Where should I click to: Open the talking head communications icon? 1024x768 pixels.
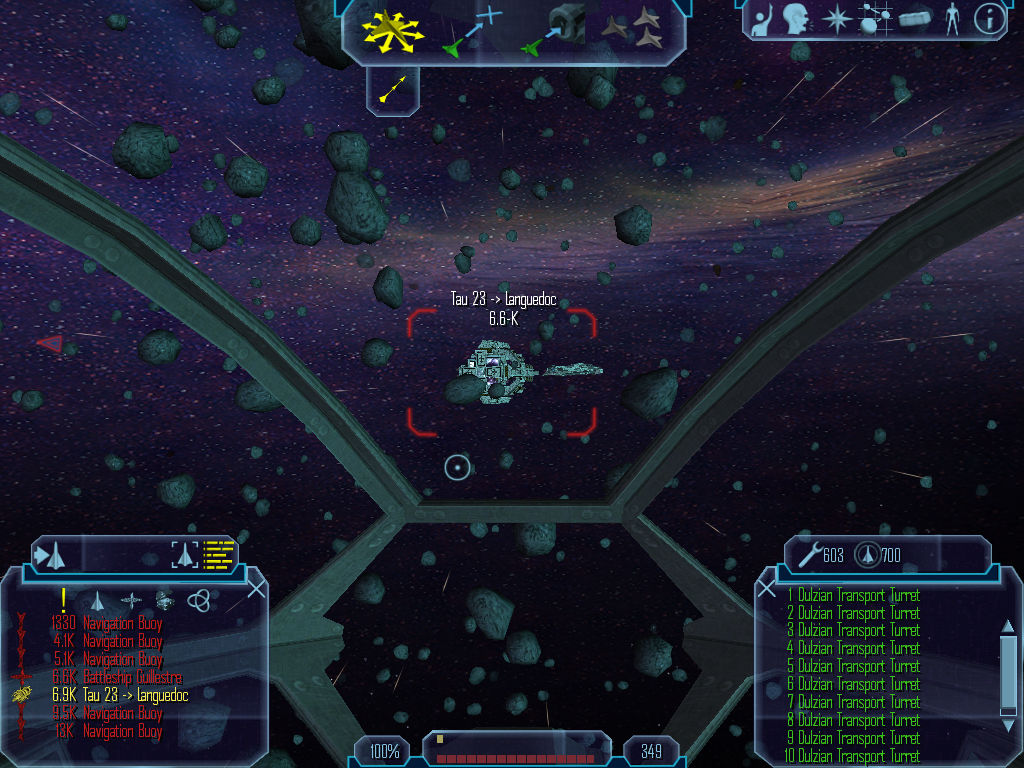click(x=796, y=19)
